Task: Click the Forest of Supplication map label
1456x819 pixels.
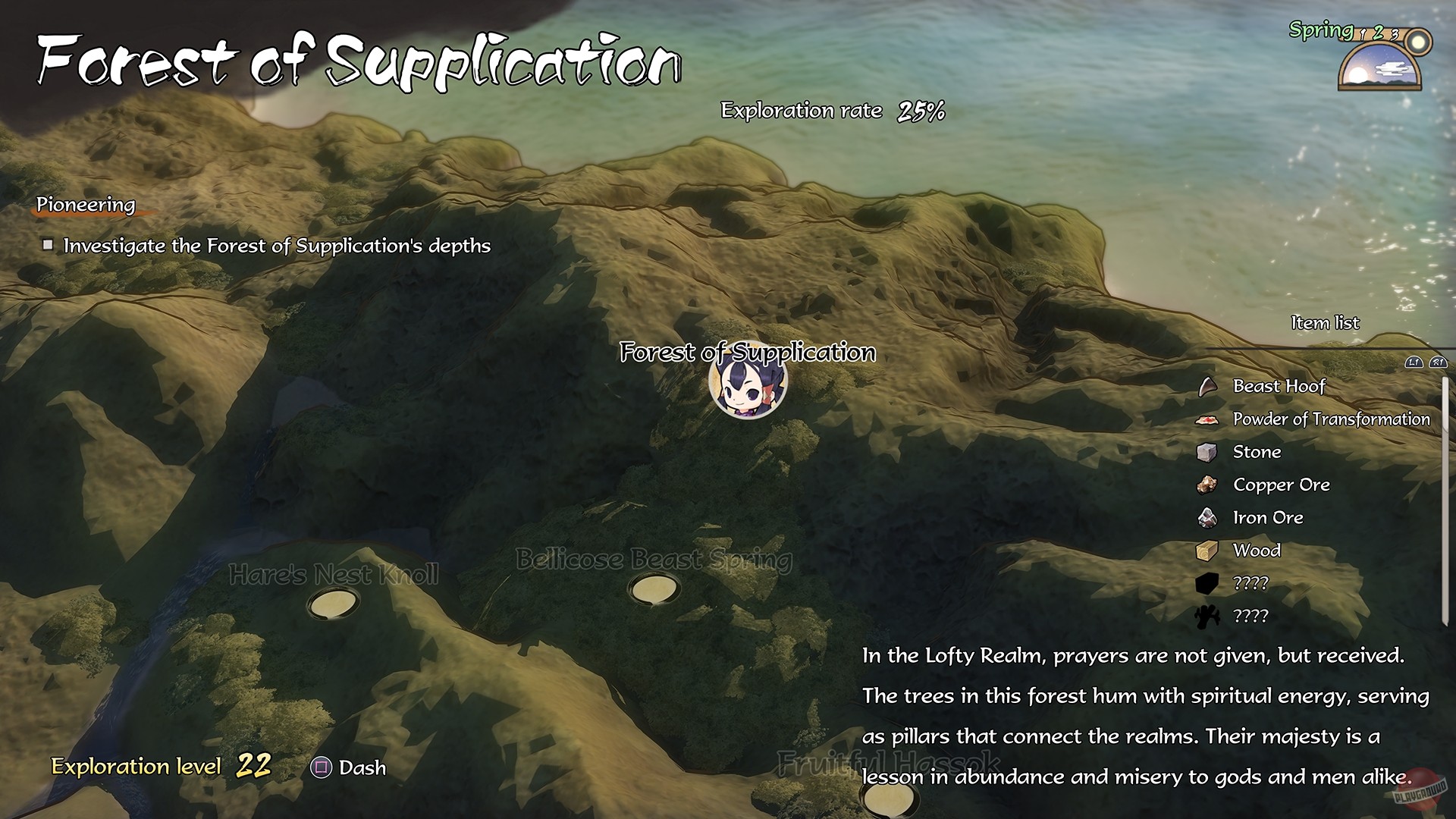Action: [748, 351]
